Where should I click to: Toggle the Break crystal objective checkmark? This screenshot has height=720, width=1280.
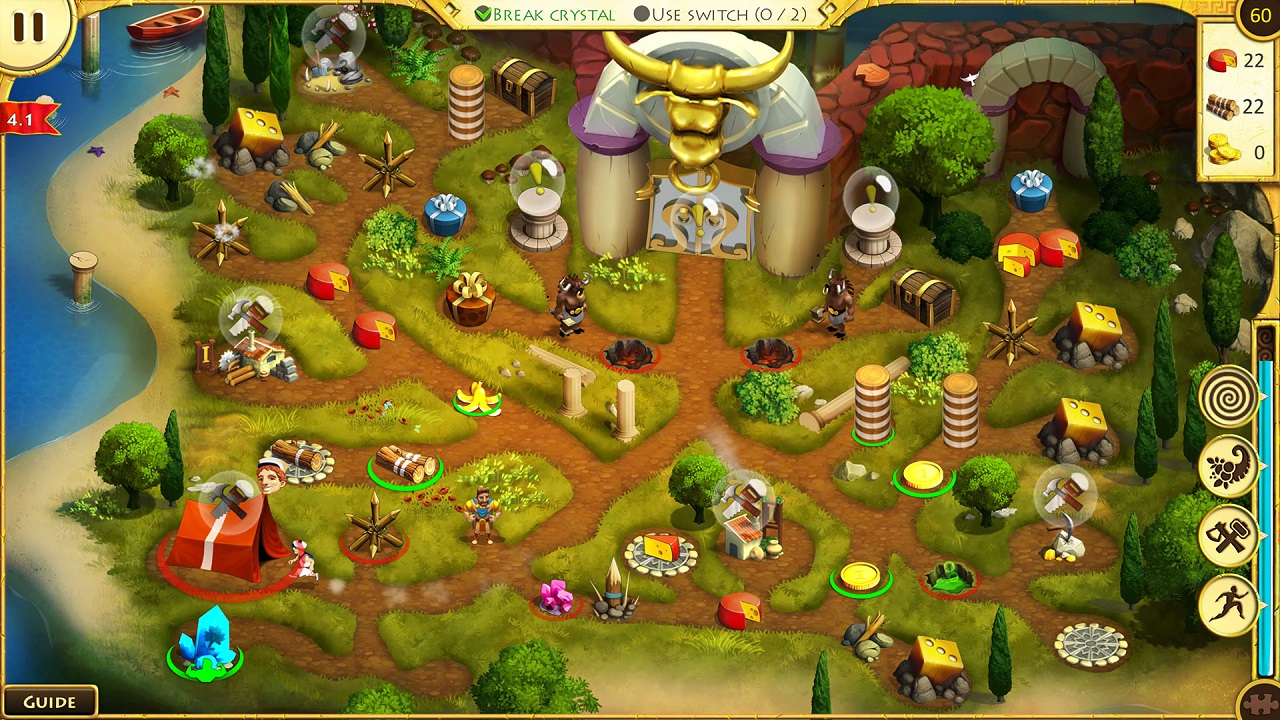(483, 15)
